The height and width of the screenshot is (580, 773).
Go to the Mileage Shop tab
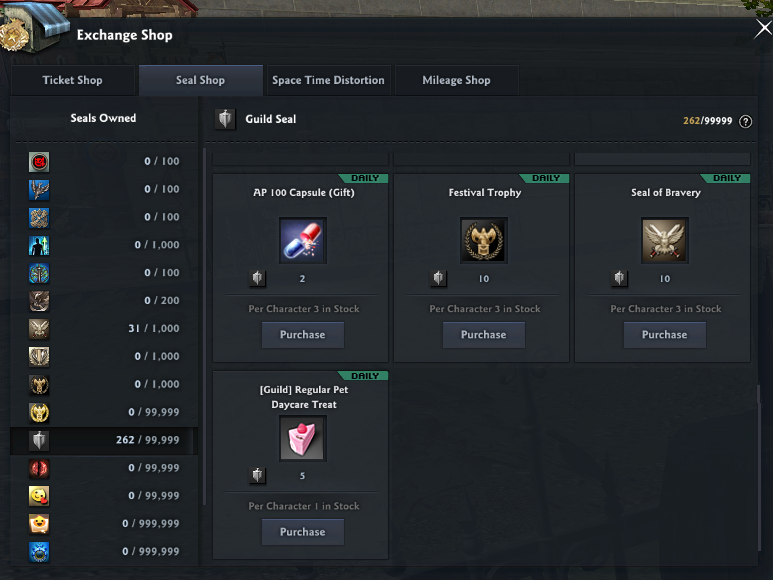456,80
